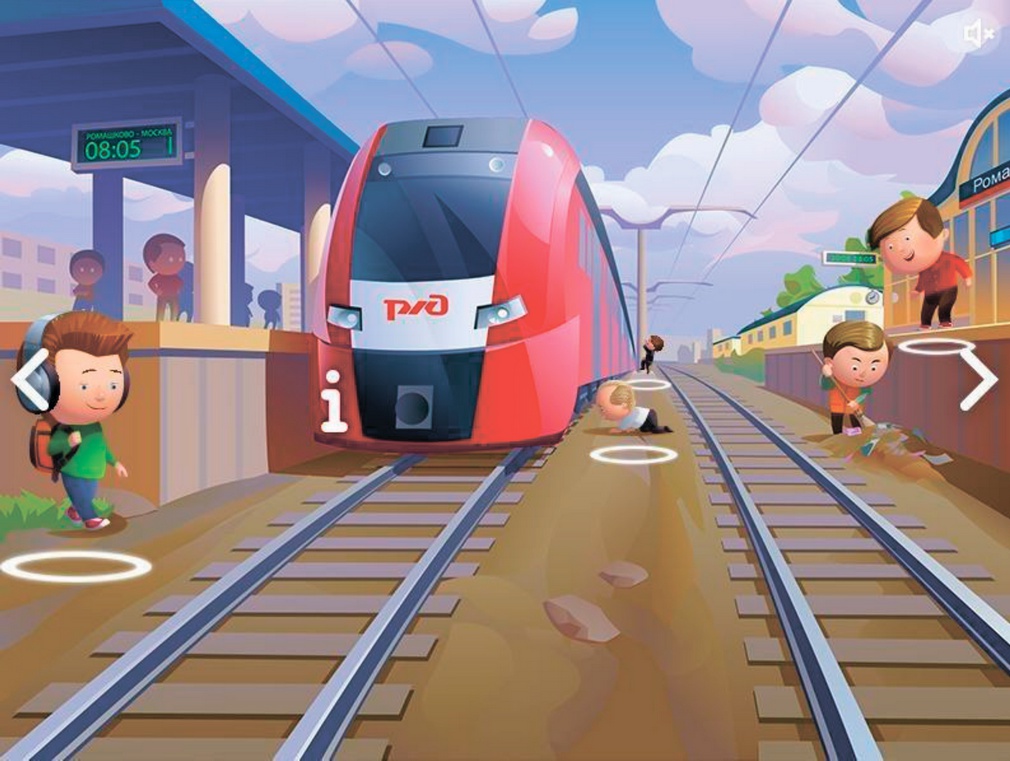
Task: Go to the previous scene with left arrow
Action: tap(30, 380)
